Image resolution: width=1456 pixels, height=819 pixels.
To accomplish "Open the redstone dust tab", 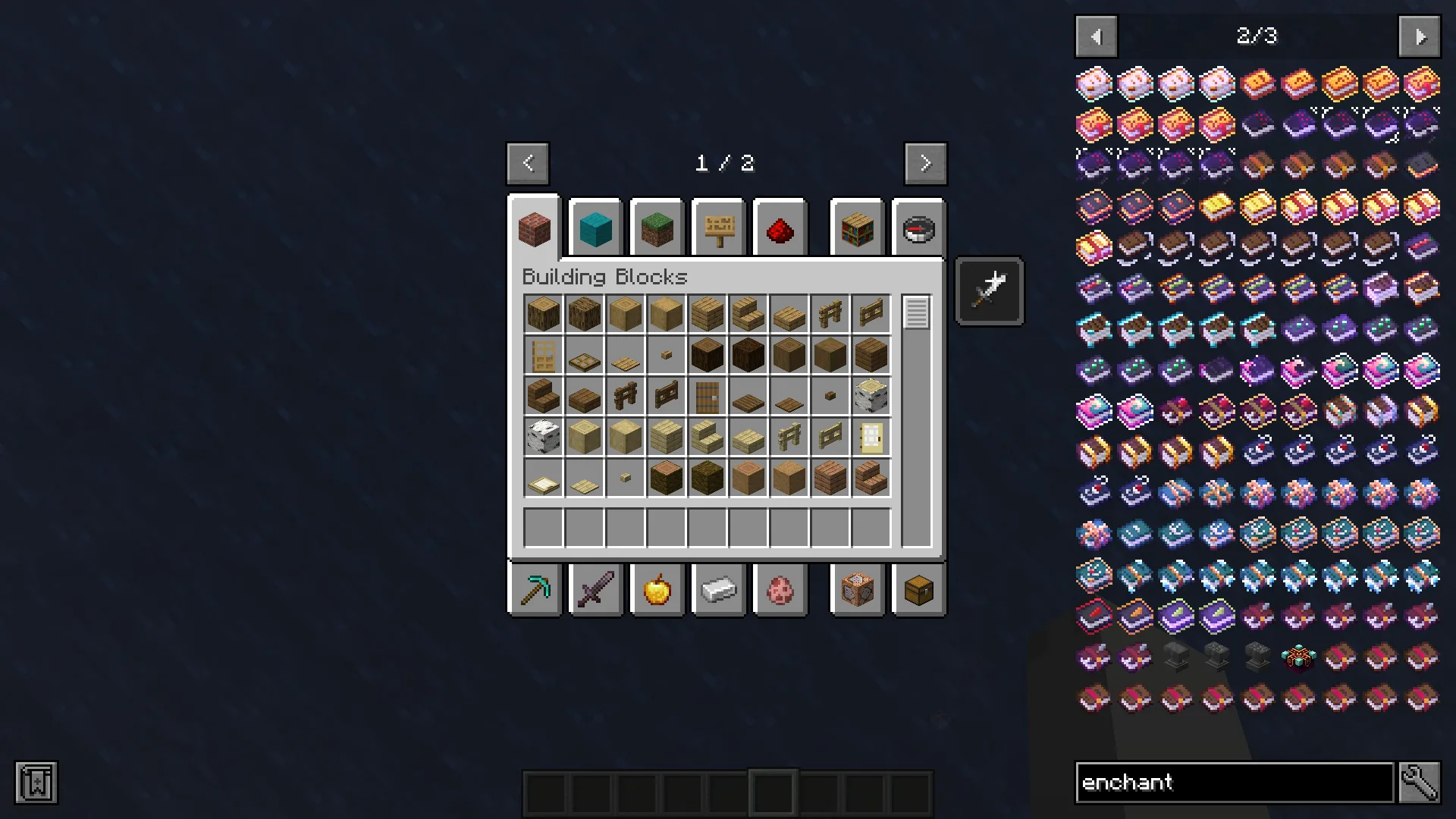I will 780,228.
